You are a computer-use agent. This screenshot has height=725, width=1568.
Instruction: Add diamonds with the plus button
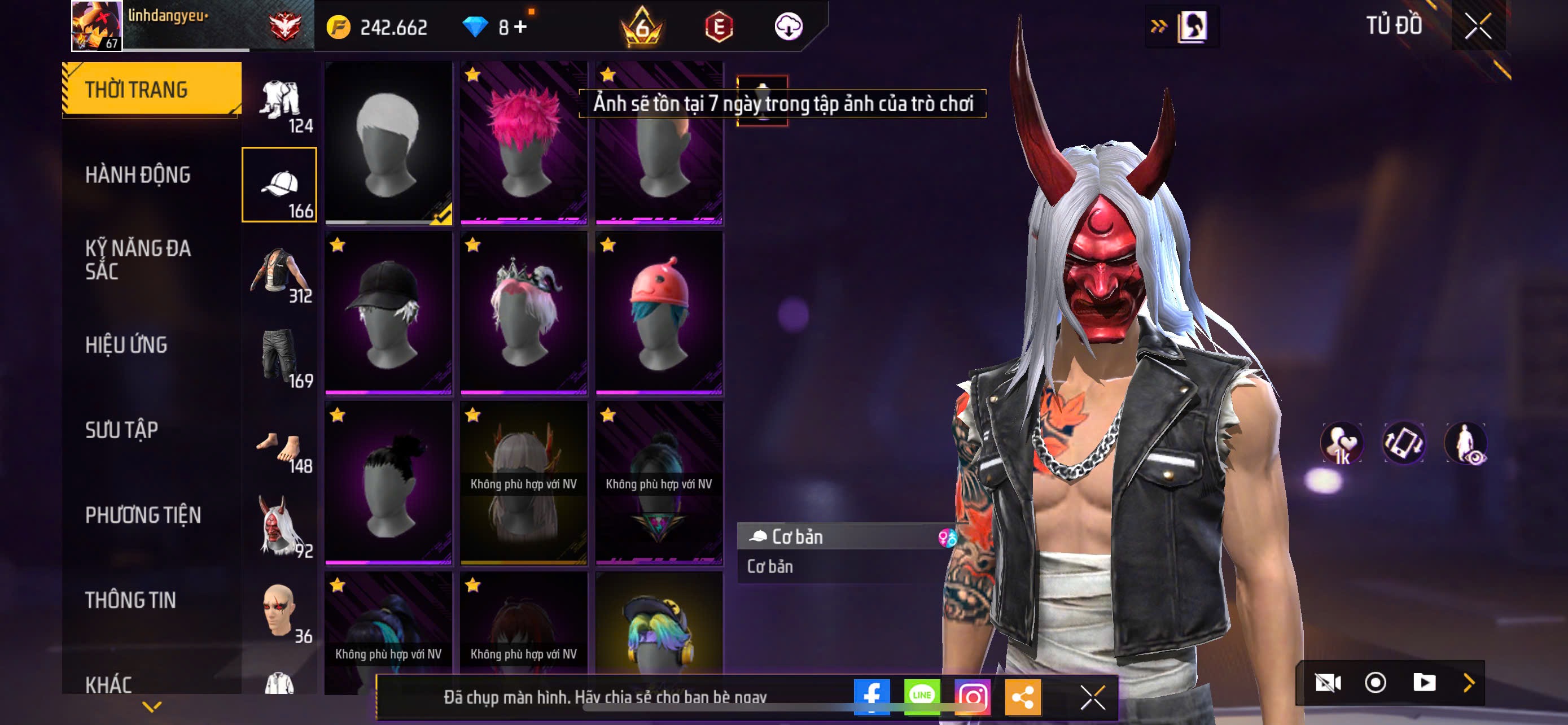tap(520, 27)
